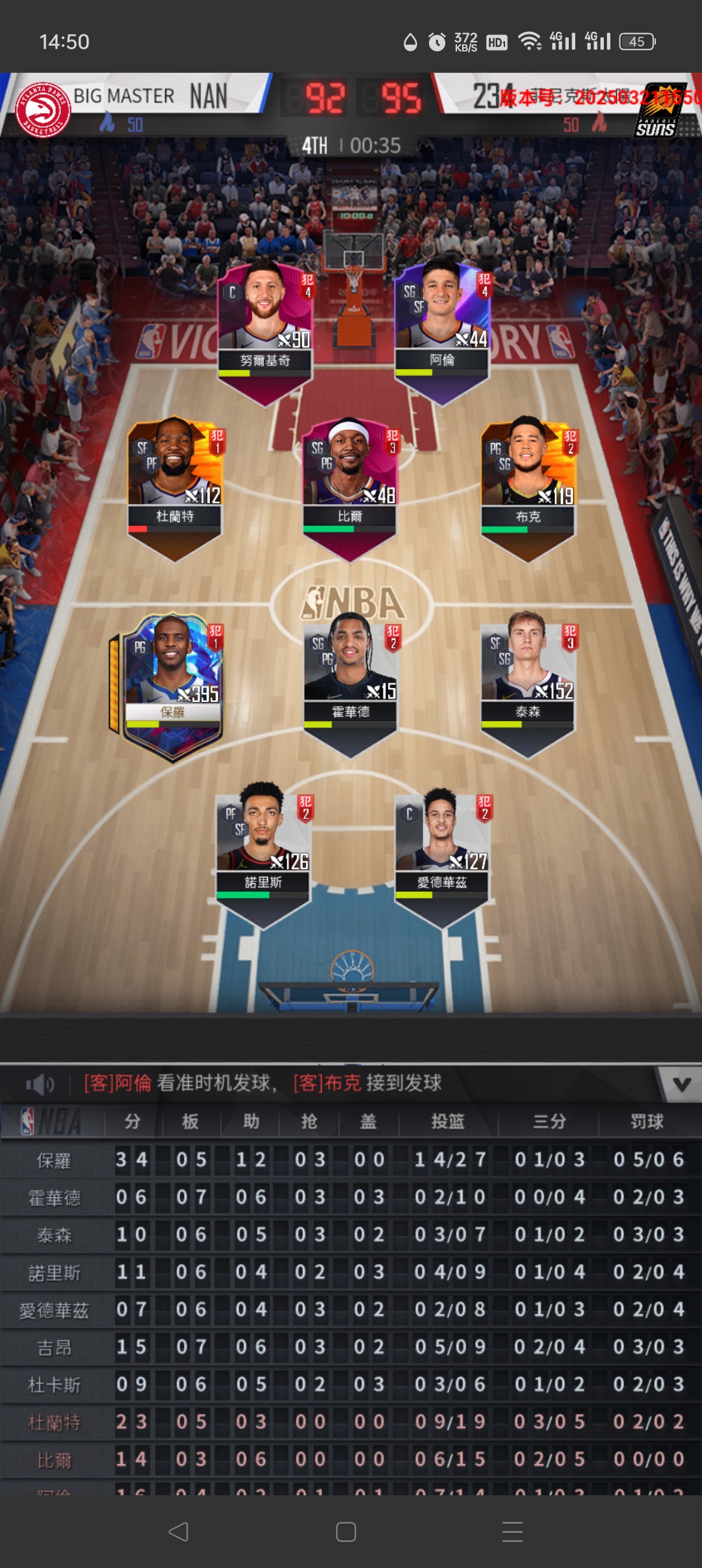Click the Phoenix Suns team logo
702x1568 pixels.
pos(660,110)
